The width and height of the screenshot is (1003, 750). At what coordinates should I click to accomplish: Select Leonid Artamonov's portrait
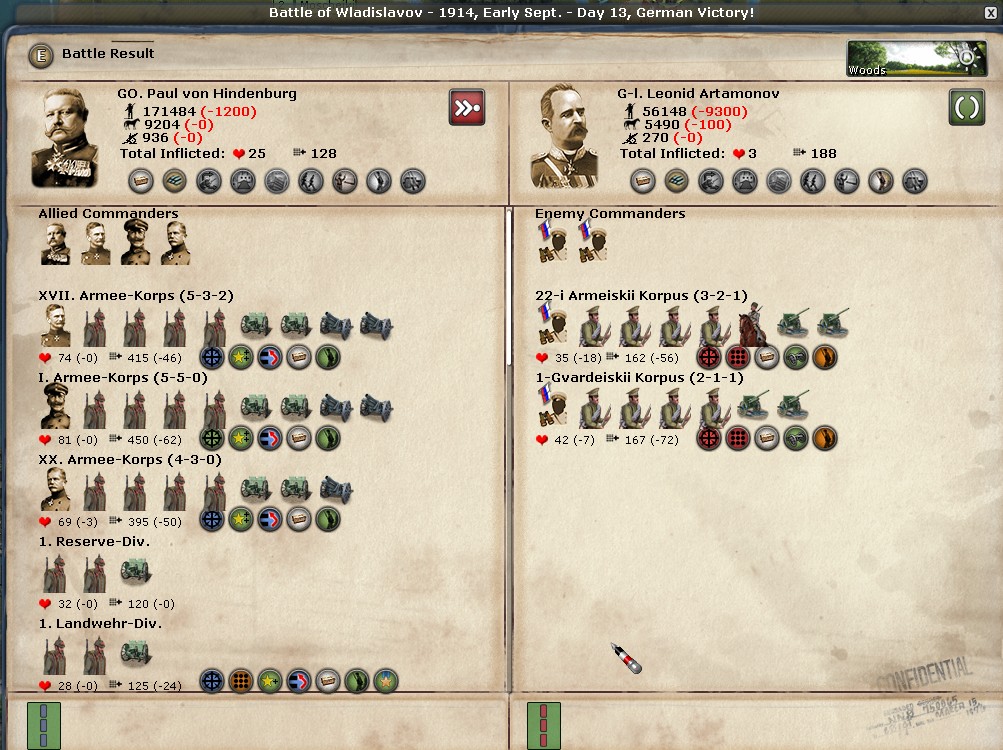[x=565, y=137]
